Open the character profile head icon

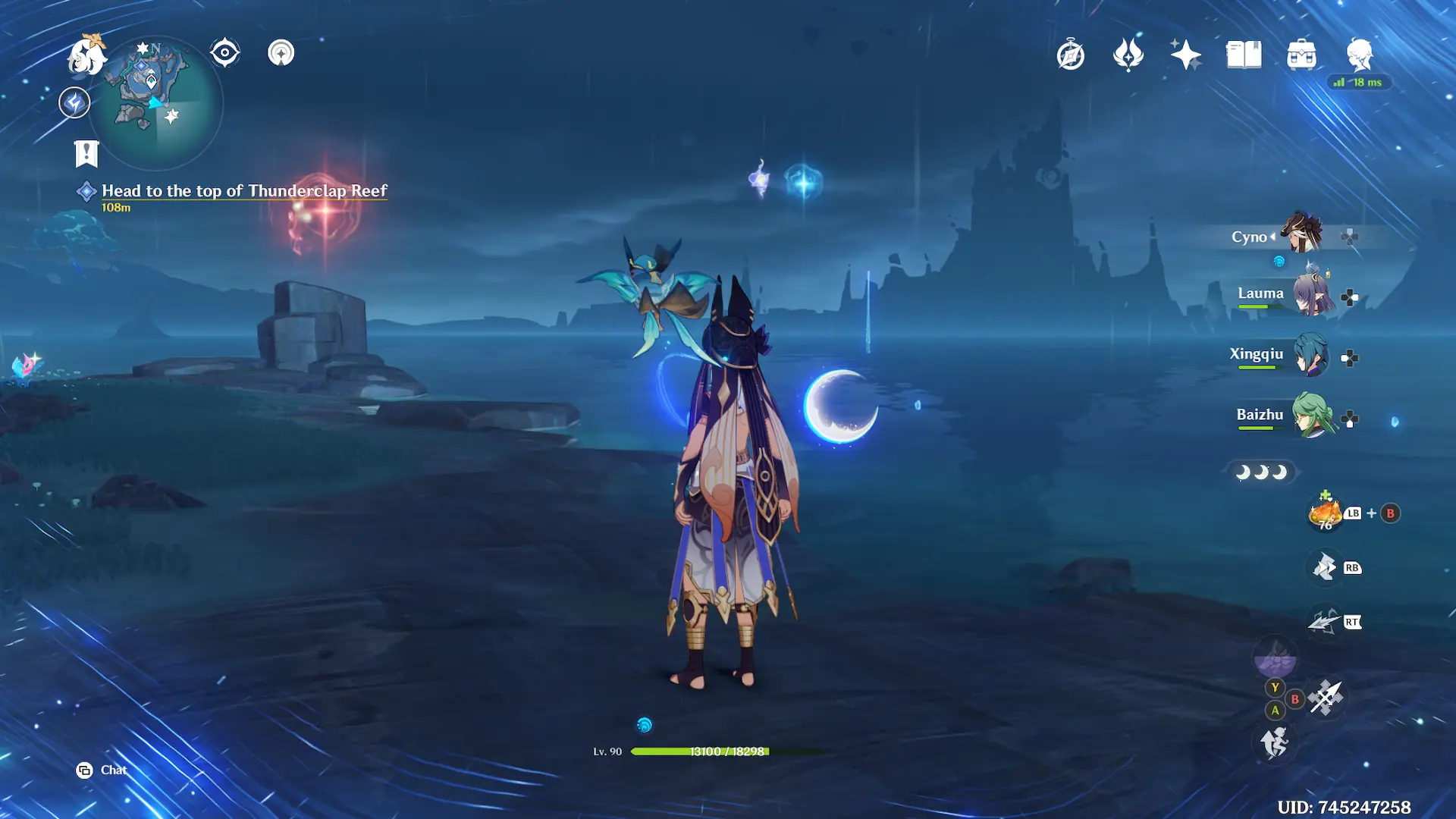(x=1359, y=55)
